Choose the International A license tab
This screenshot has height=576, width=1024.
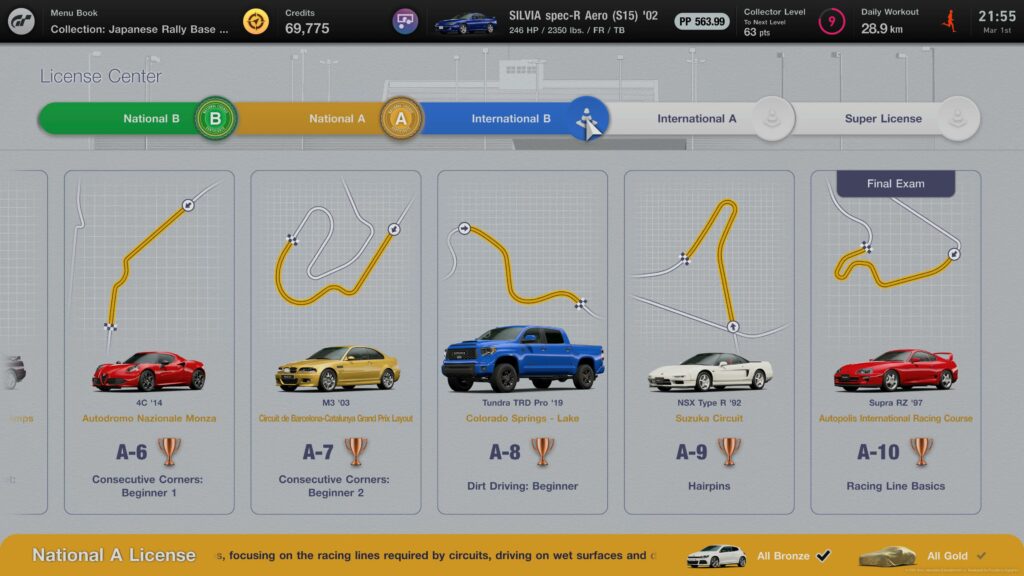[x=697, y=119]
